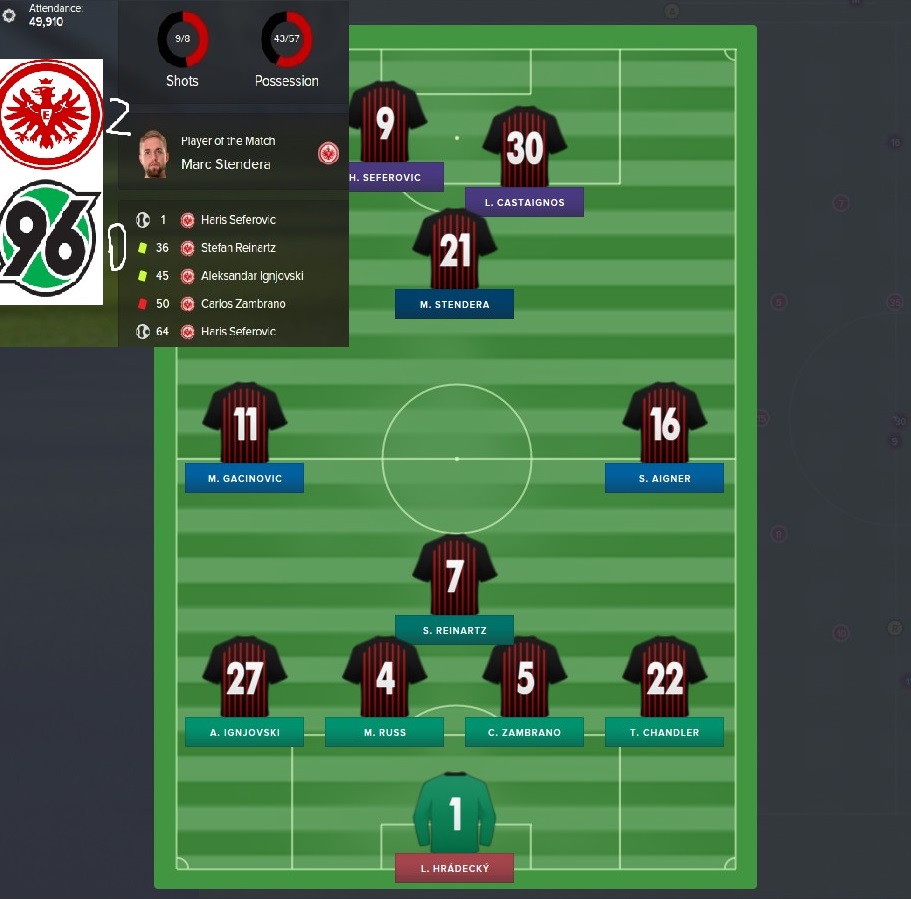Choose M. Russ's number 4 shirt

click(x=385, y=679)
